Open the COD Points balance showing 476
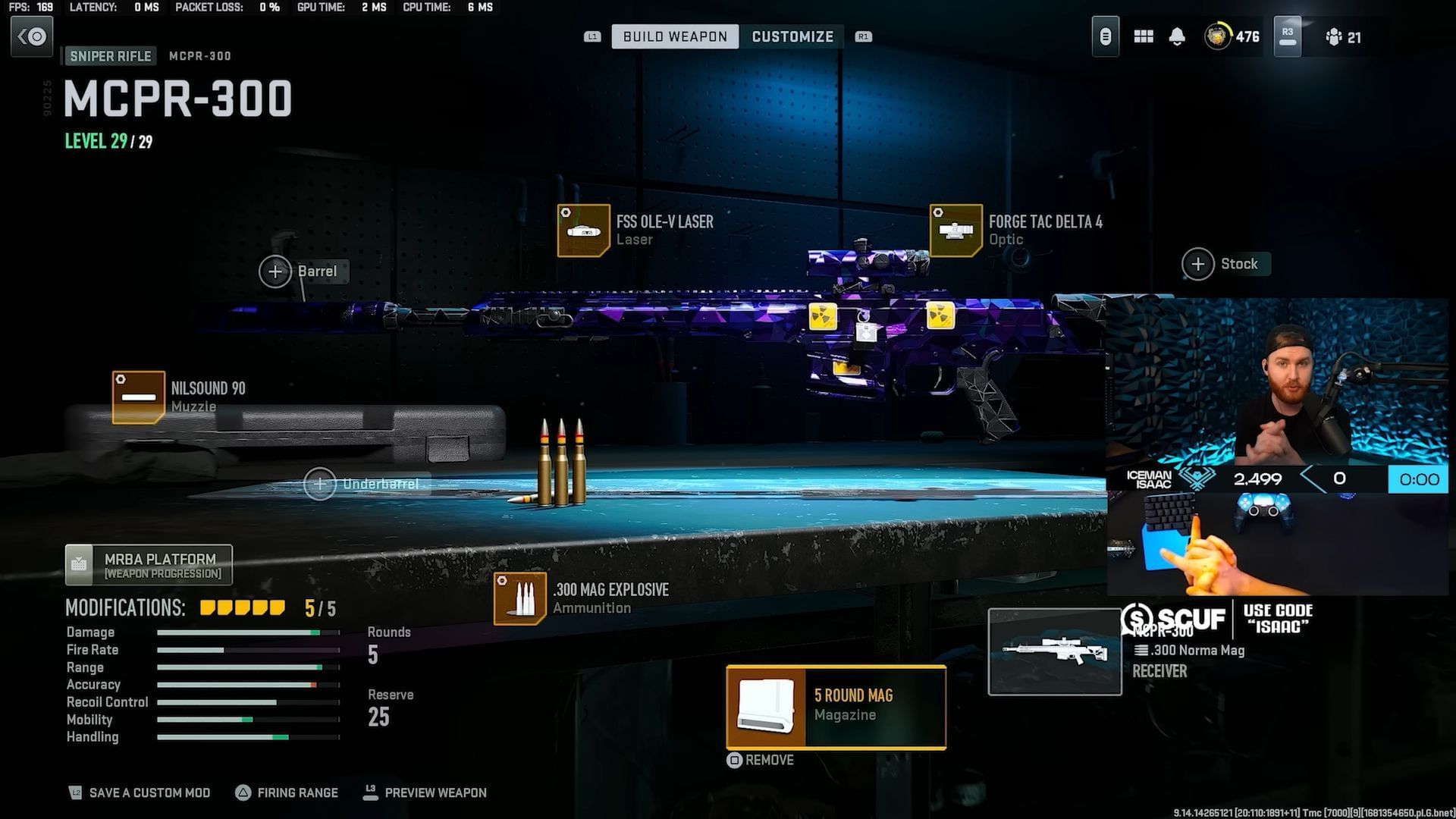1456x819 pixels. click(x=1230, y=36)
